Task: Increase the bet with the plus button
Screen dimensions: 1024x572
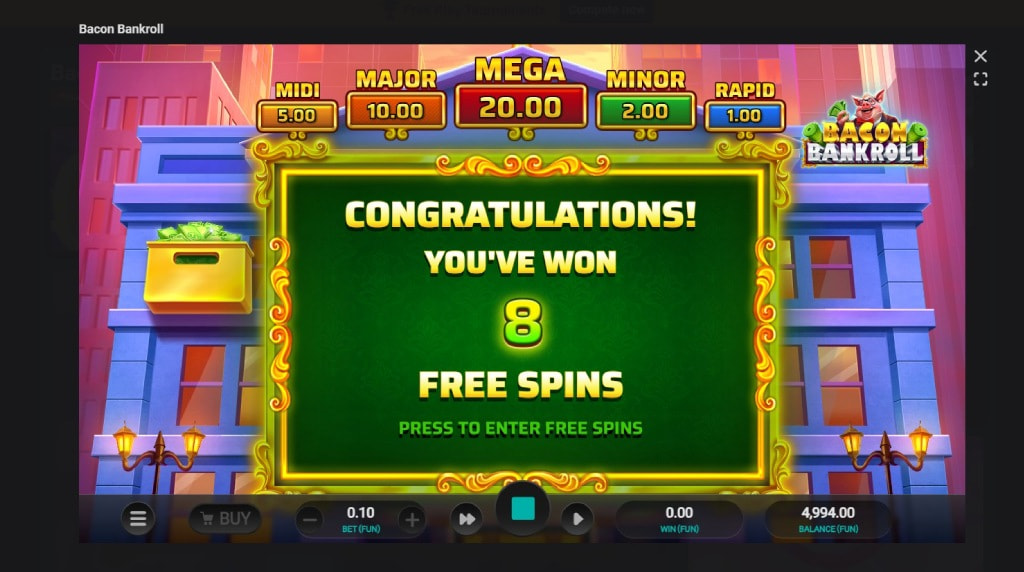Action: pyautogui.click(x=410, y=518)
